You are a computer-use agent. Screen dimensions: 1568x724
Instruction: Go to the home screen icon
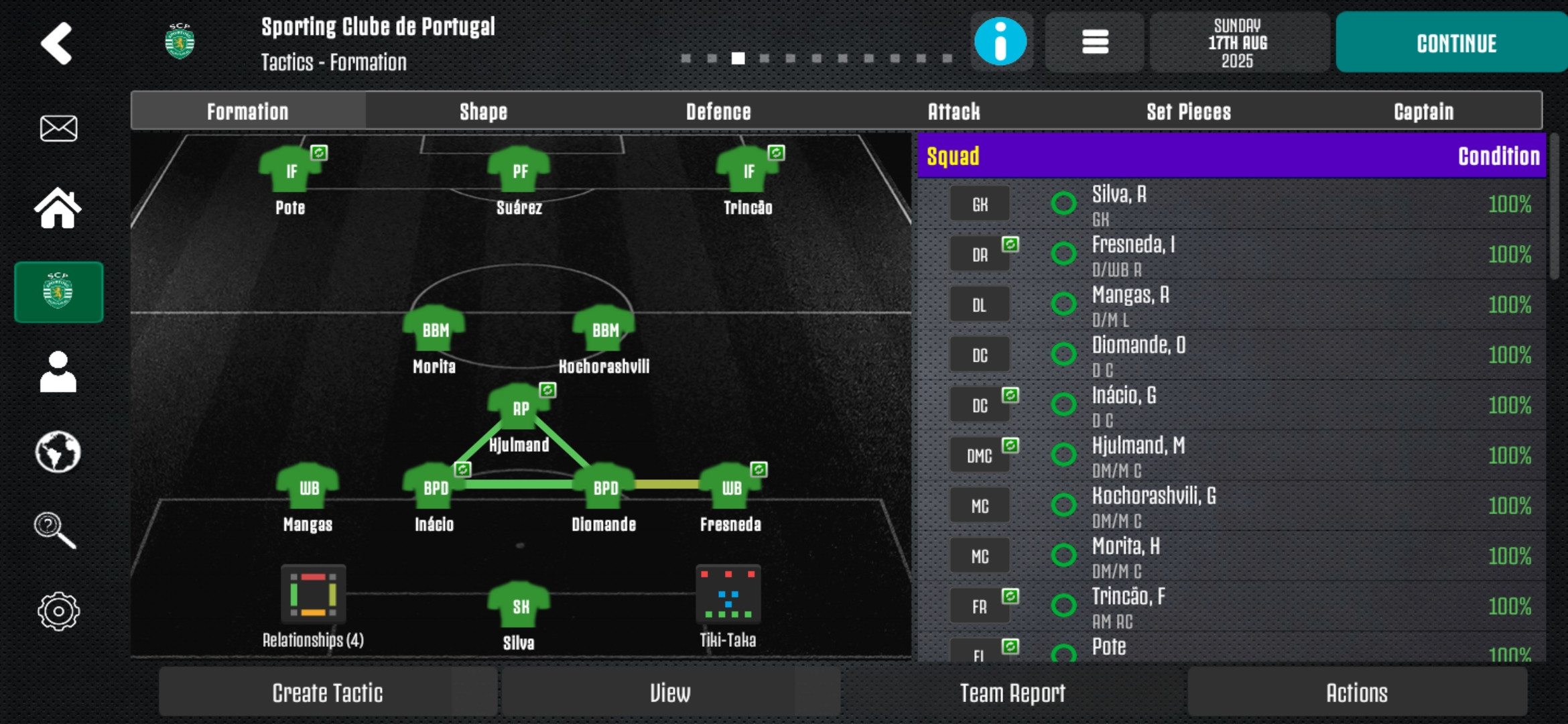pos(58,208)
